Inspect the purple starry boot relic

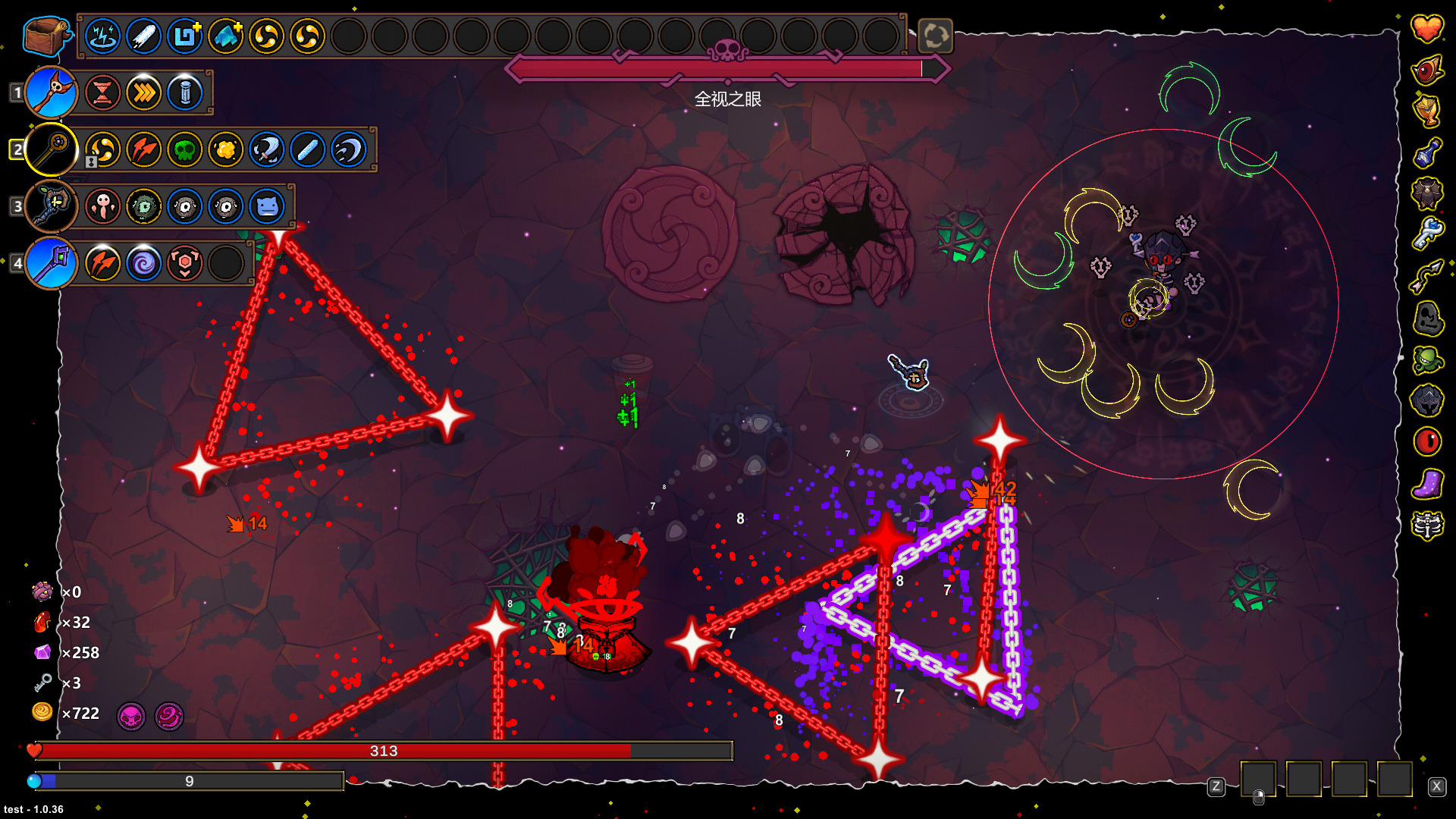pyautogui.click(x=1426, y=484)
